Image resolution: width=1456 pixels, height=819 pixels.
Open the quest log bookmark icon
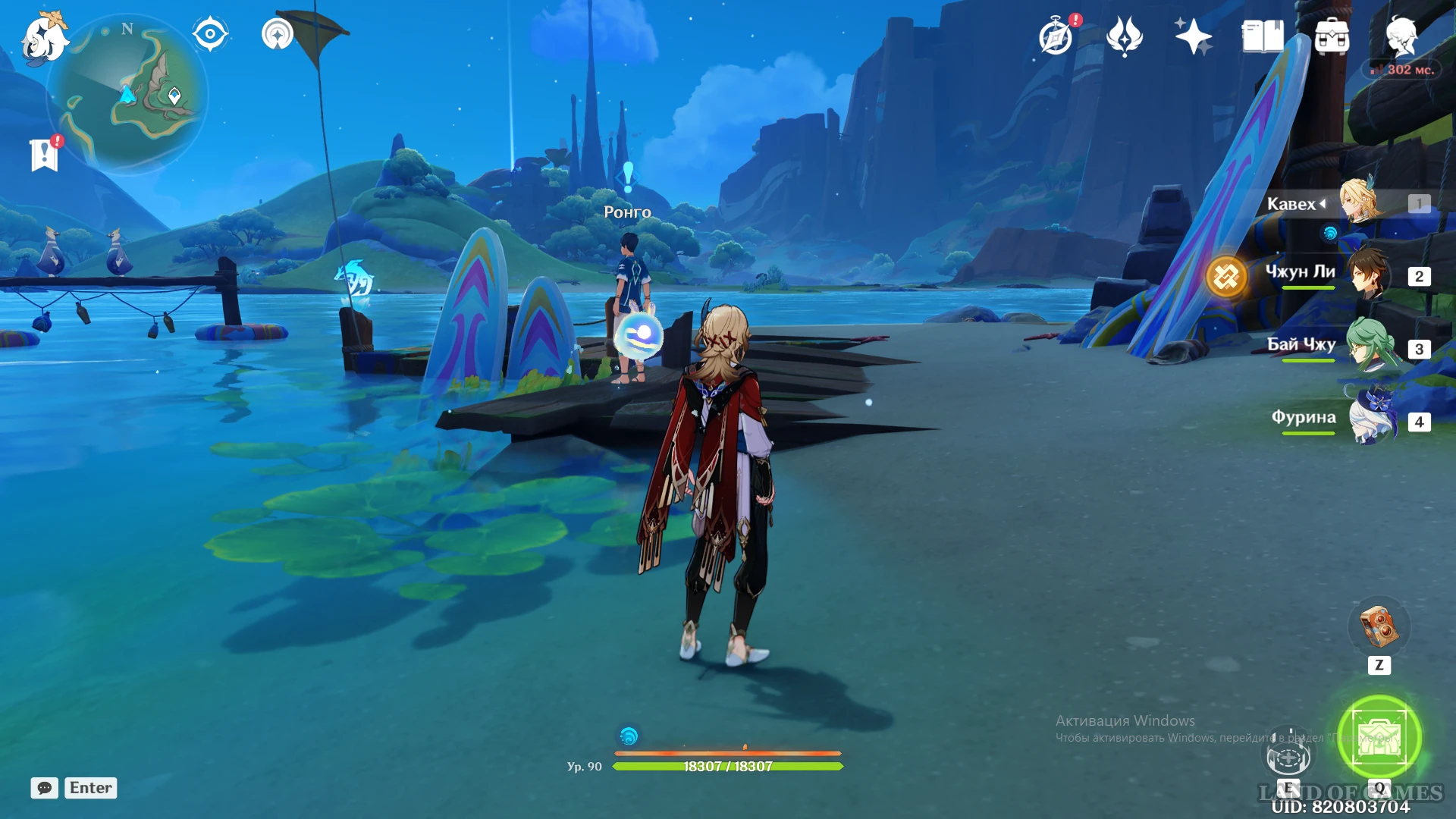coord(45,154)
